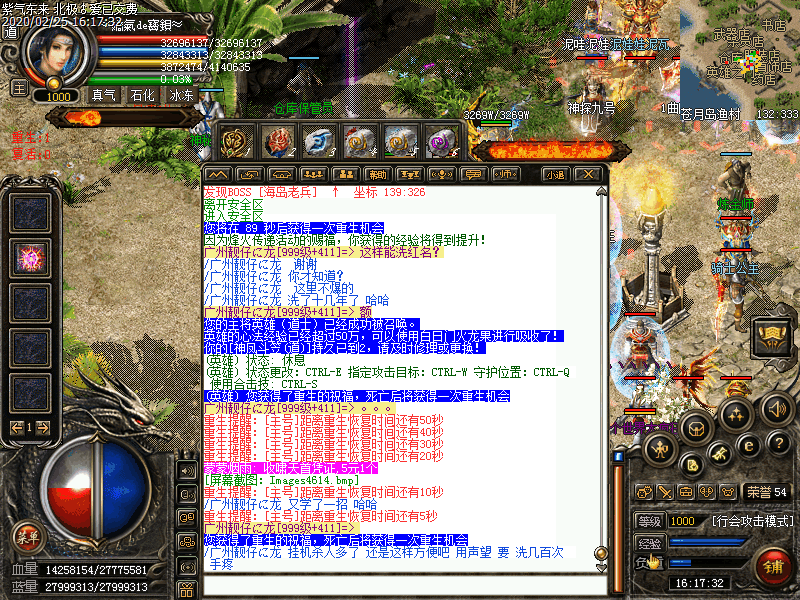
Task: Use the red rune stone in slot 2
Action: (x=277, y=143)
